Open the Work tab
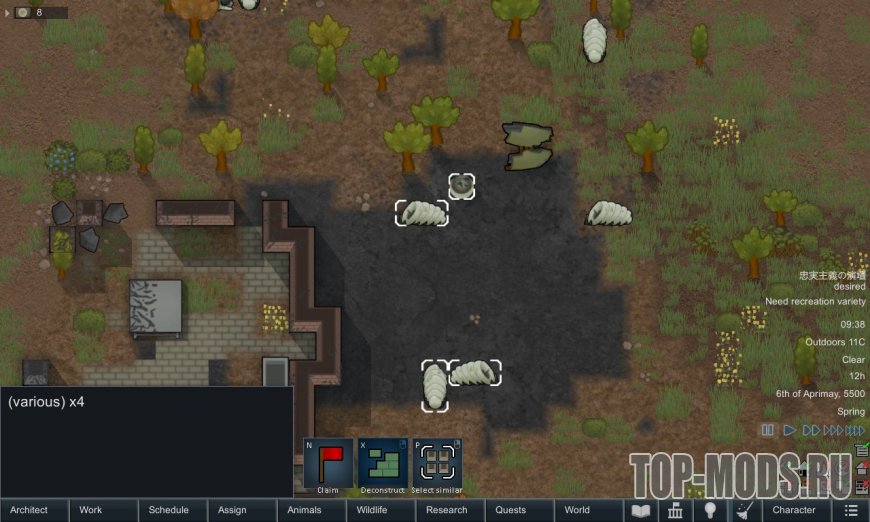 104,510
